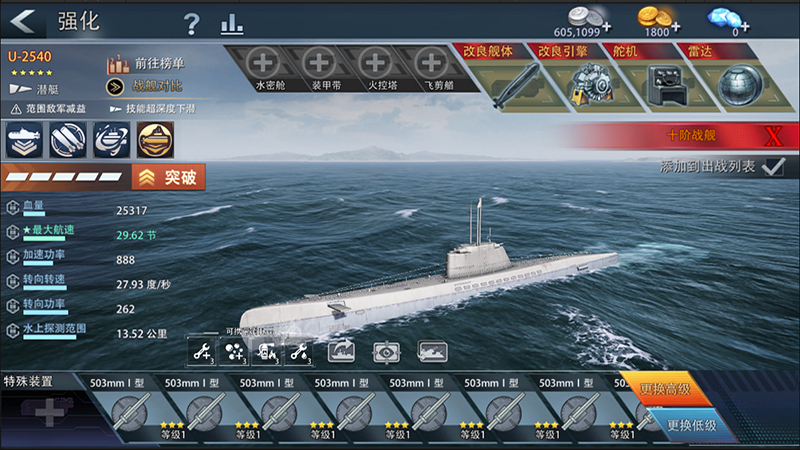
Task: Tap the 突破 breakthrough button
Action: tap(169, 178)
